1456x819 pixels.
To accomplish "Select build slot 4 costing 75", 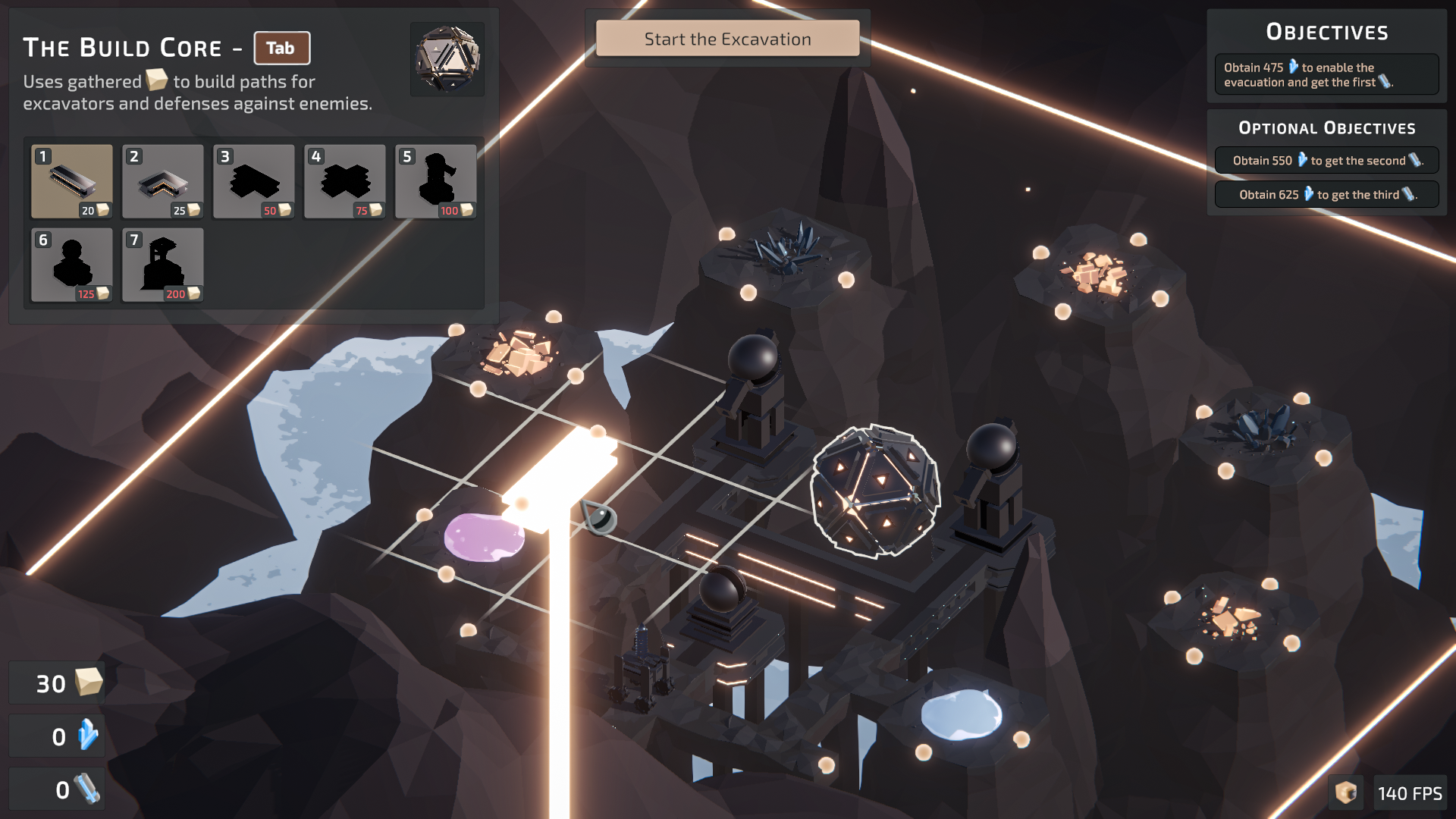I will click(345, 182).
